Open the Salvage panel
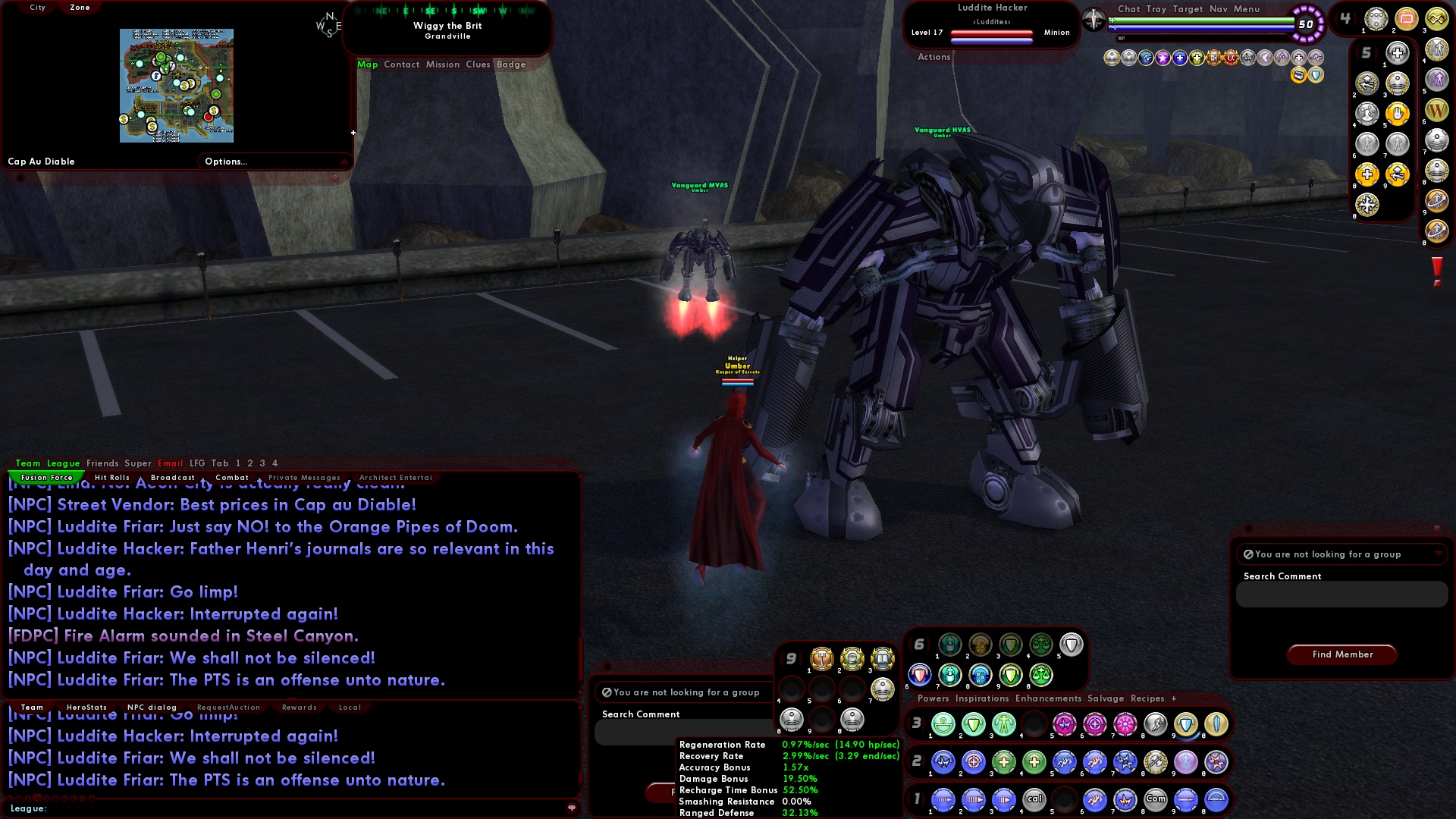1456x819 pixels. coord(1106,698)
